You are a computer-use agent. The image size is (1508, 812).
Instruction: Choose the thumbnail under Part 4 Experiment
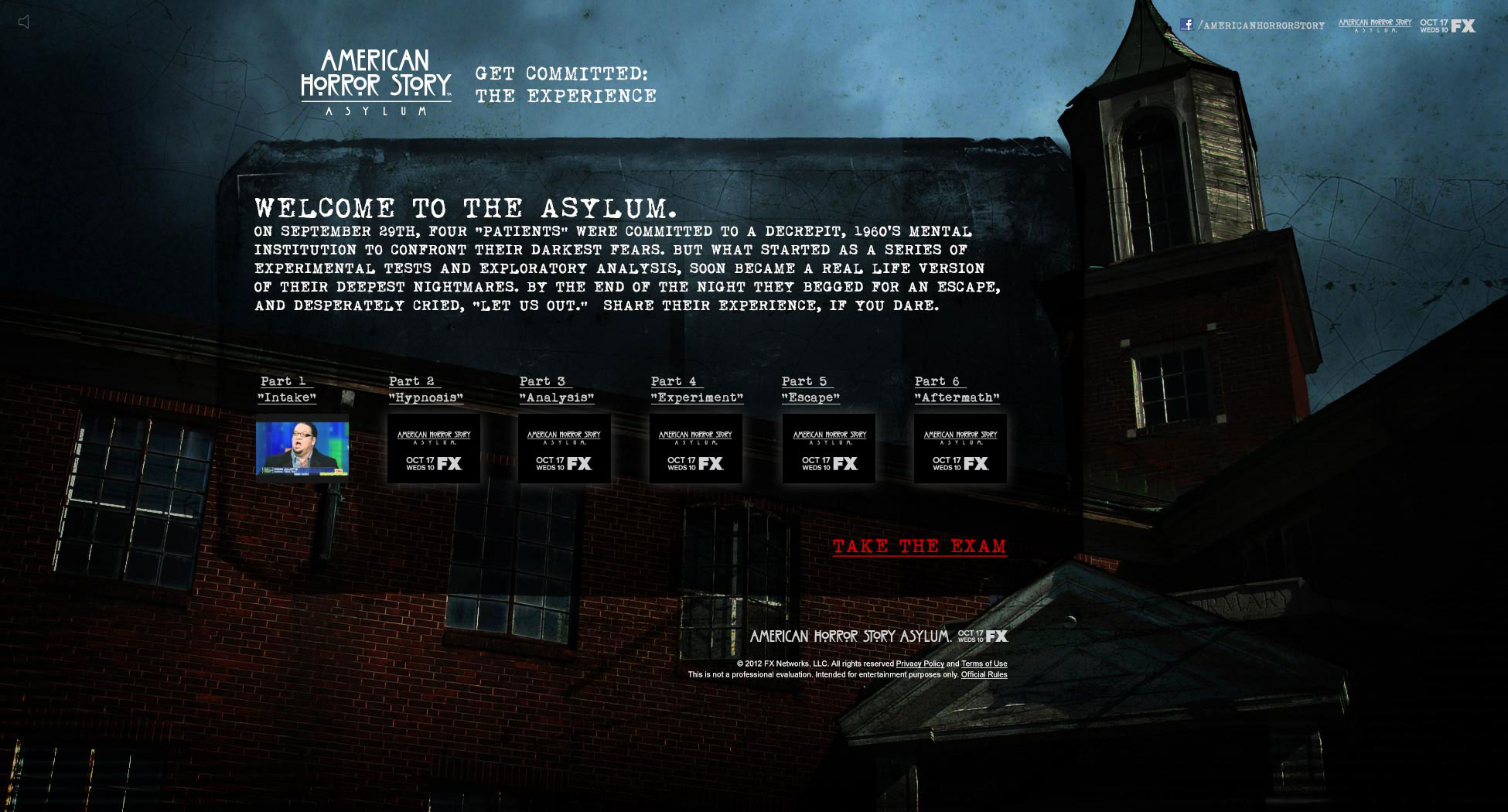(696, 449)
